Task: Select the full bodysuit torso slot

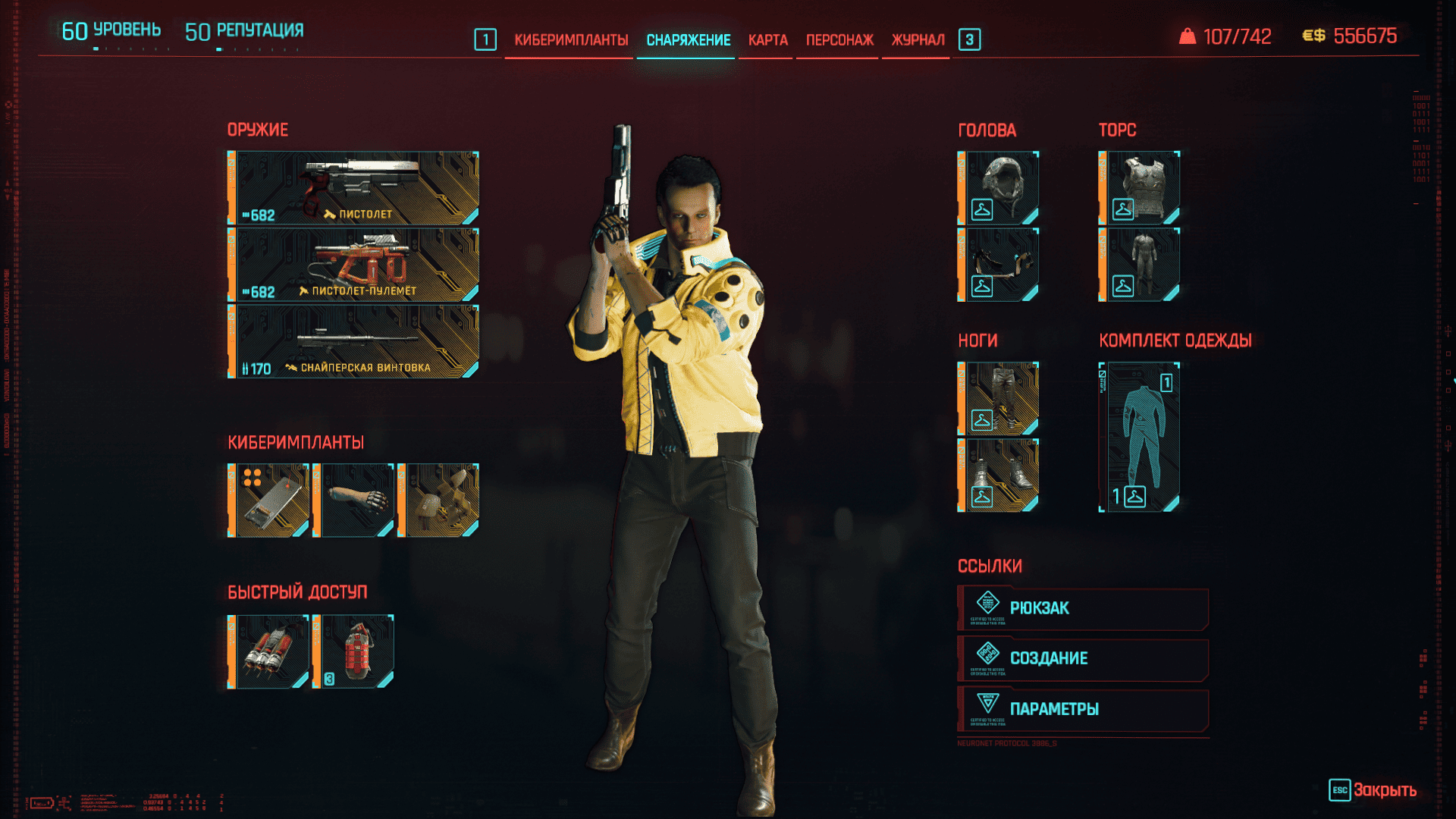Action: point(1140,265)
